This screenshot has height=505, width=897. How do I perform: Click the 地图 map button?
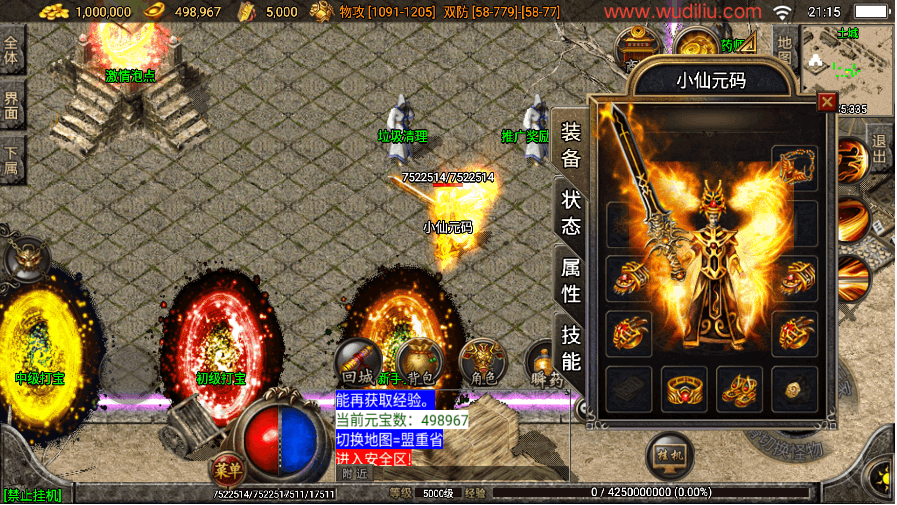pyautogui.click(x=784, y=55)
